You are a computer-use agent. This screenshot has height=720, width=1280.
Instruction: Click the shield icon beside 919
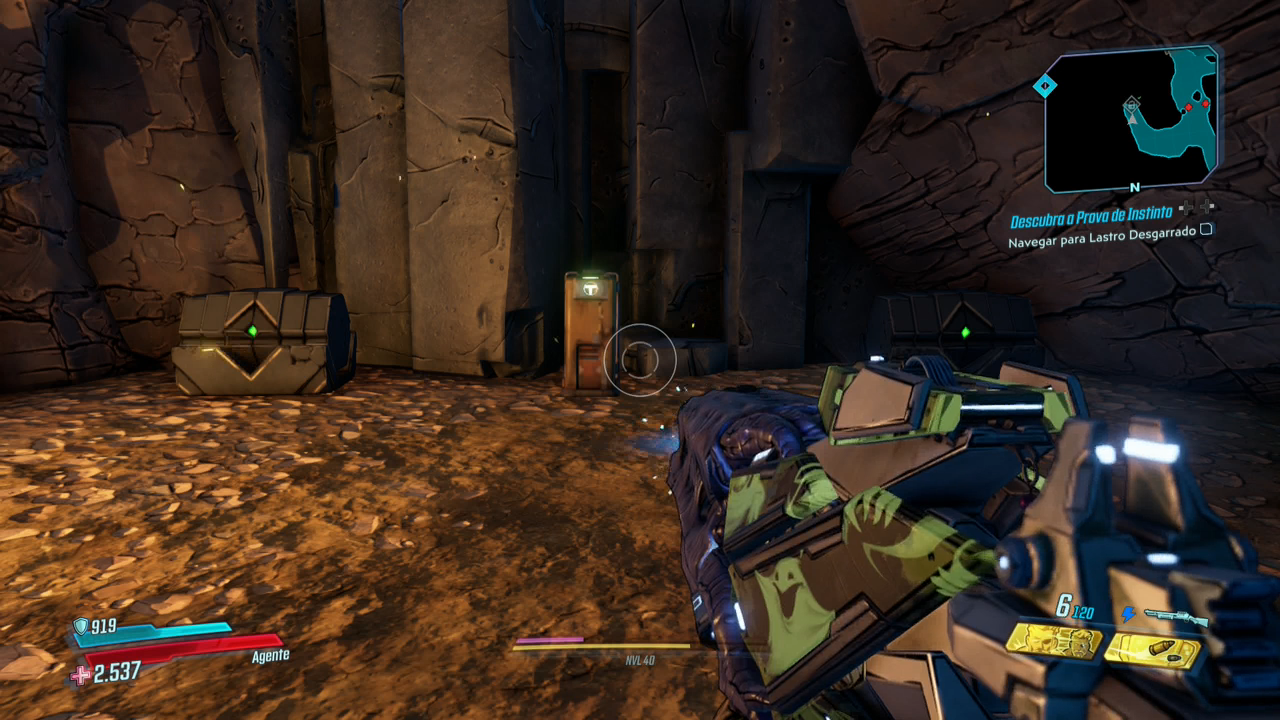[81, 626]
